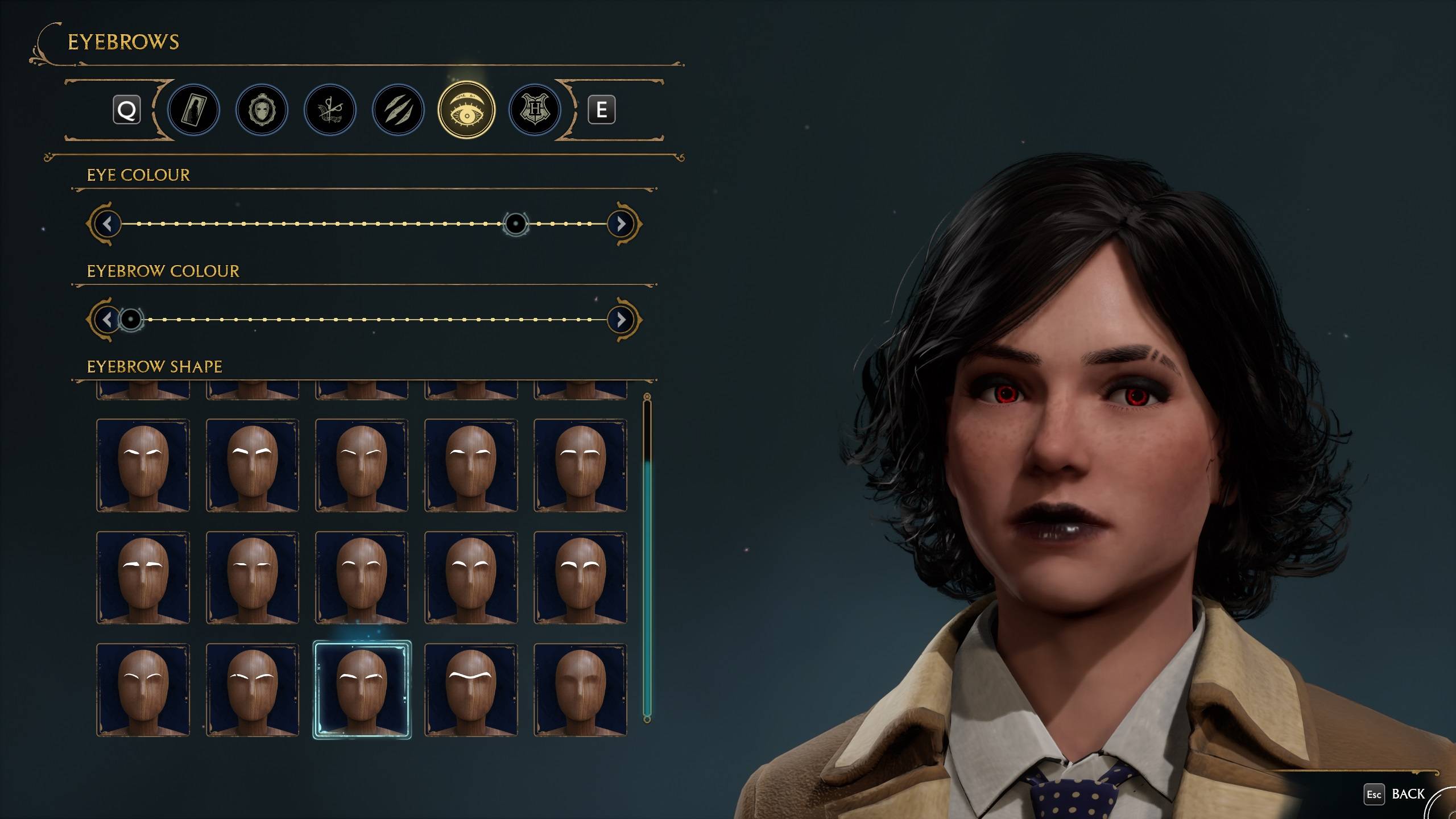The width and height of the screenshot is (1456, 819).
Task: Step eye colour right with the right arrow
Action: tap(621, 224)
